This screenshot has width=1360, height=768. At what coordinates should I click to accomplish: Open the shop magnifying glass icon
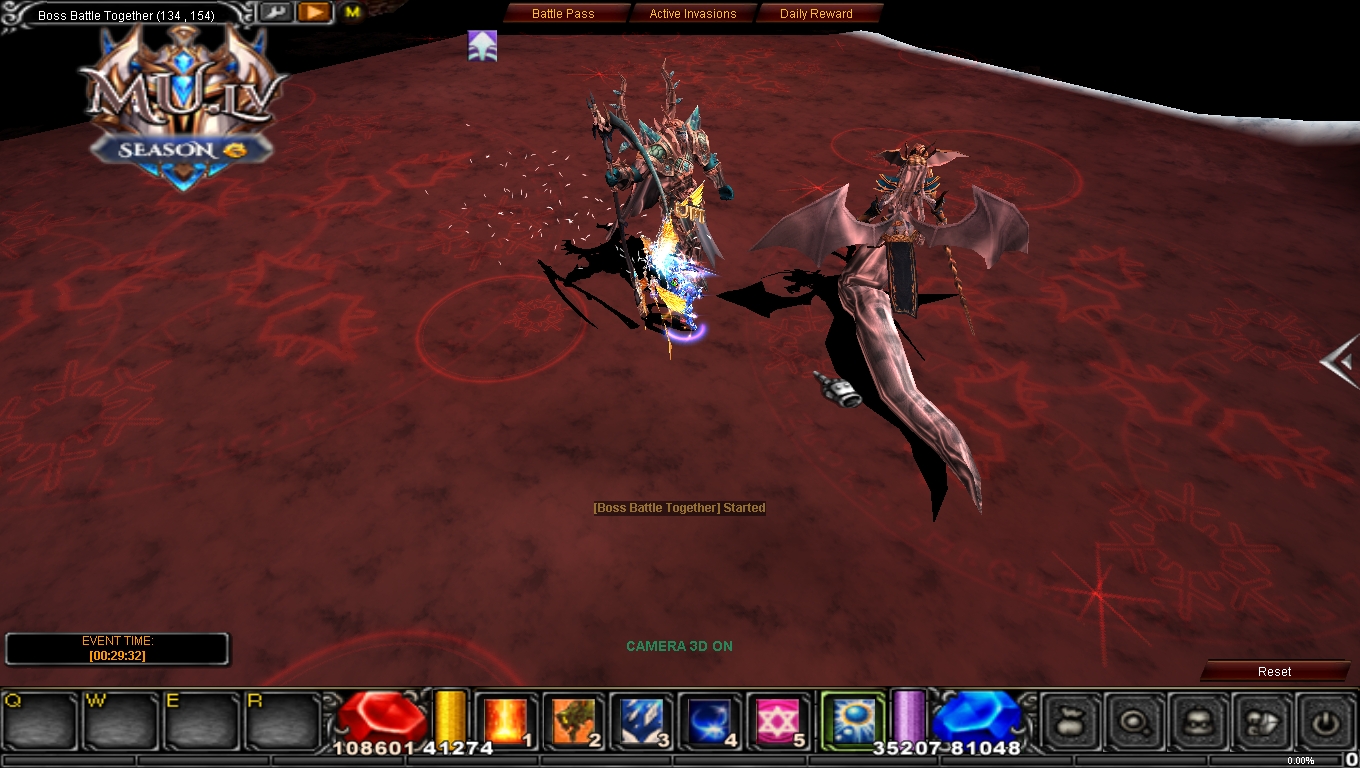click(1135, 720)
